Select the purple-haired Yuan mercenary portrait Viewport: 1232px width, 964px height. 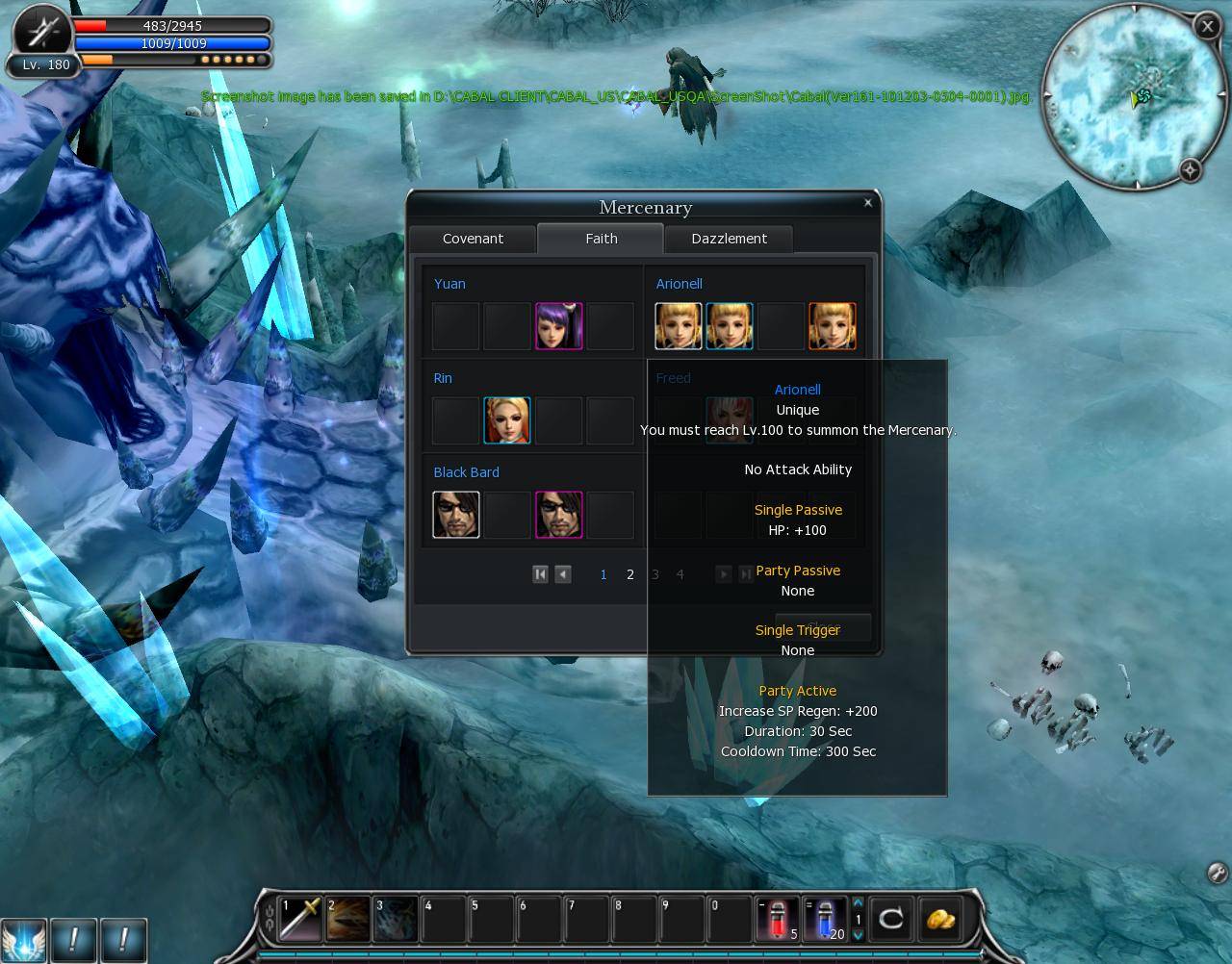[x=558, y=325]
